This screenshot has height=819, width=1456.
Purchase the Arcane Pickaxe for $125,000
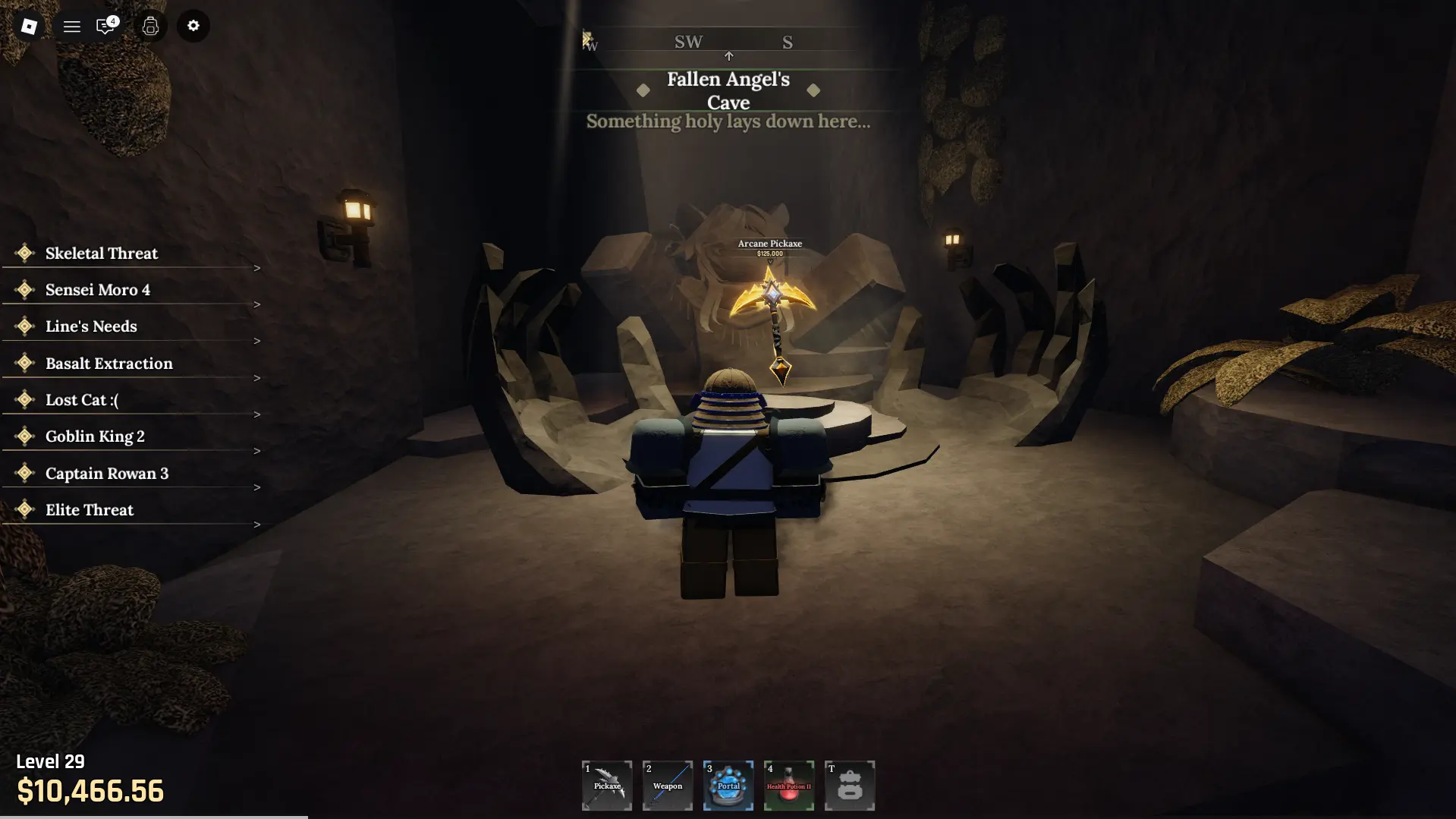tap(769, 304)
